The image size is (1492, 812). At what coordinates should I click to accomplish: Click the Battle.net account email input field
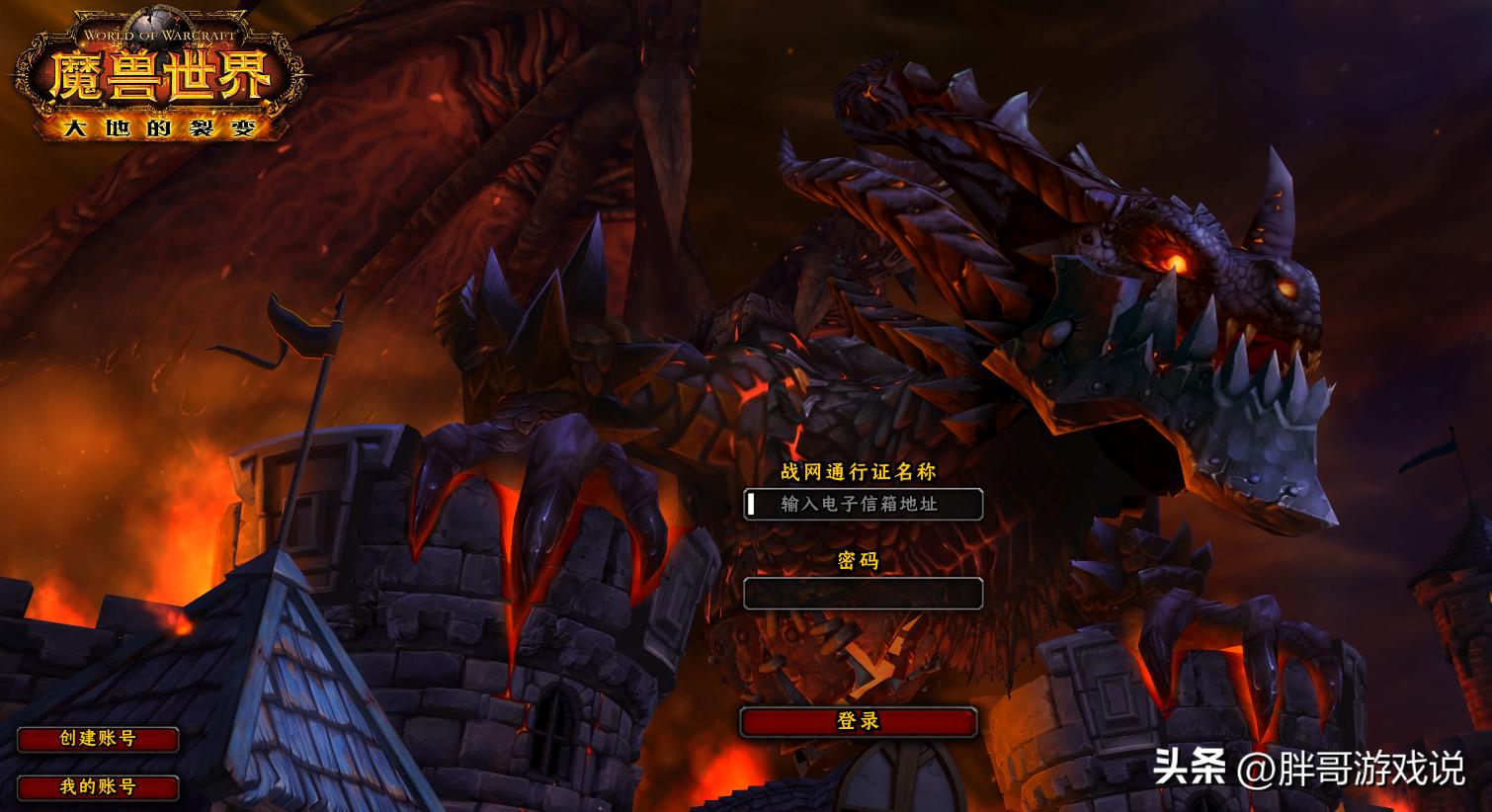coord(863,504)
